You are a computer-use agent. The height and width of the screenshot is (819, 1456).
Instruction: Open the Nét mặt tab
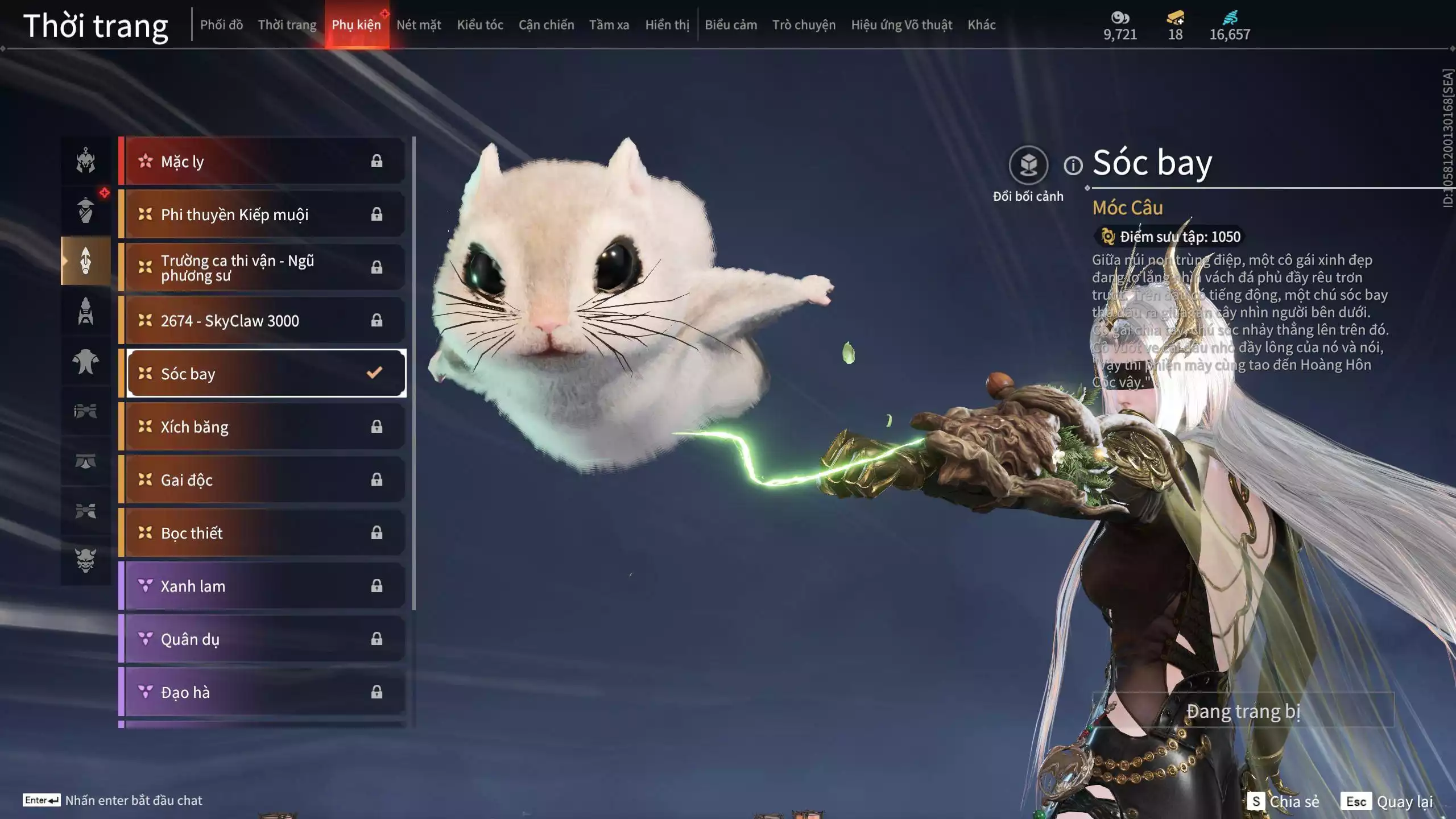point(419,25)
